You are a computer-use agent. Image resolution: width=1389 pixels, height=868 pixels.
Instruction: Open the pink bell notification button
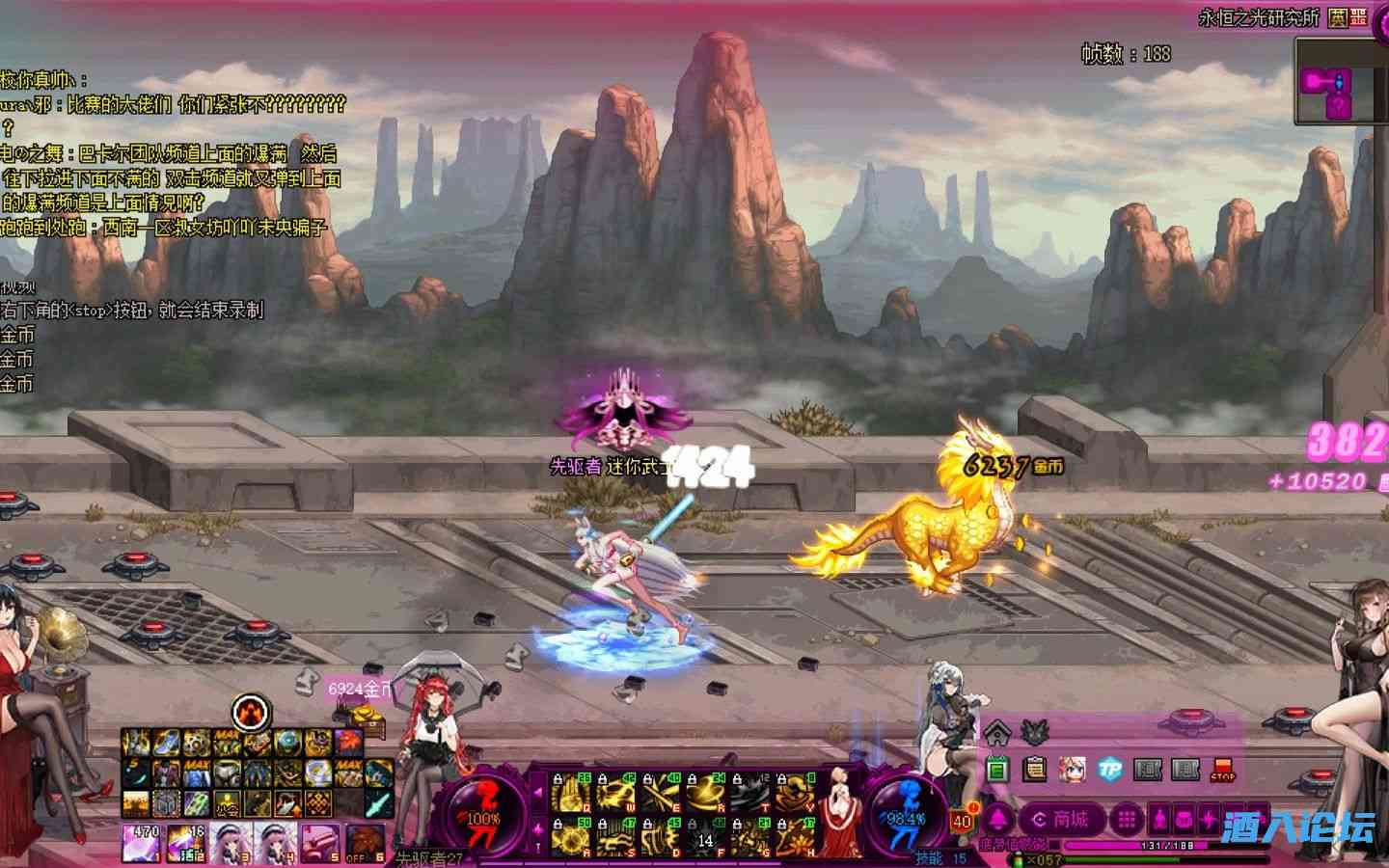pyautogui.click(x=997, y=820)
